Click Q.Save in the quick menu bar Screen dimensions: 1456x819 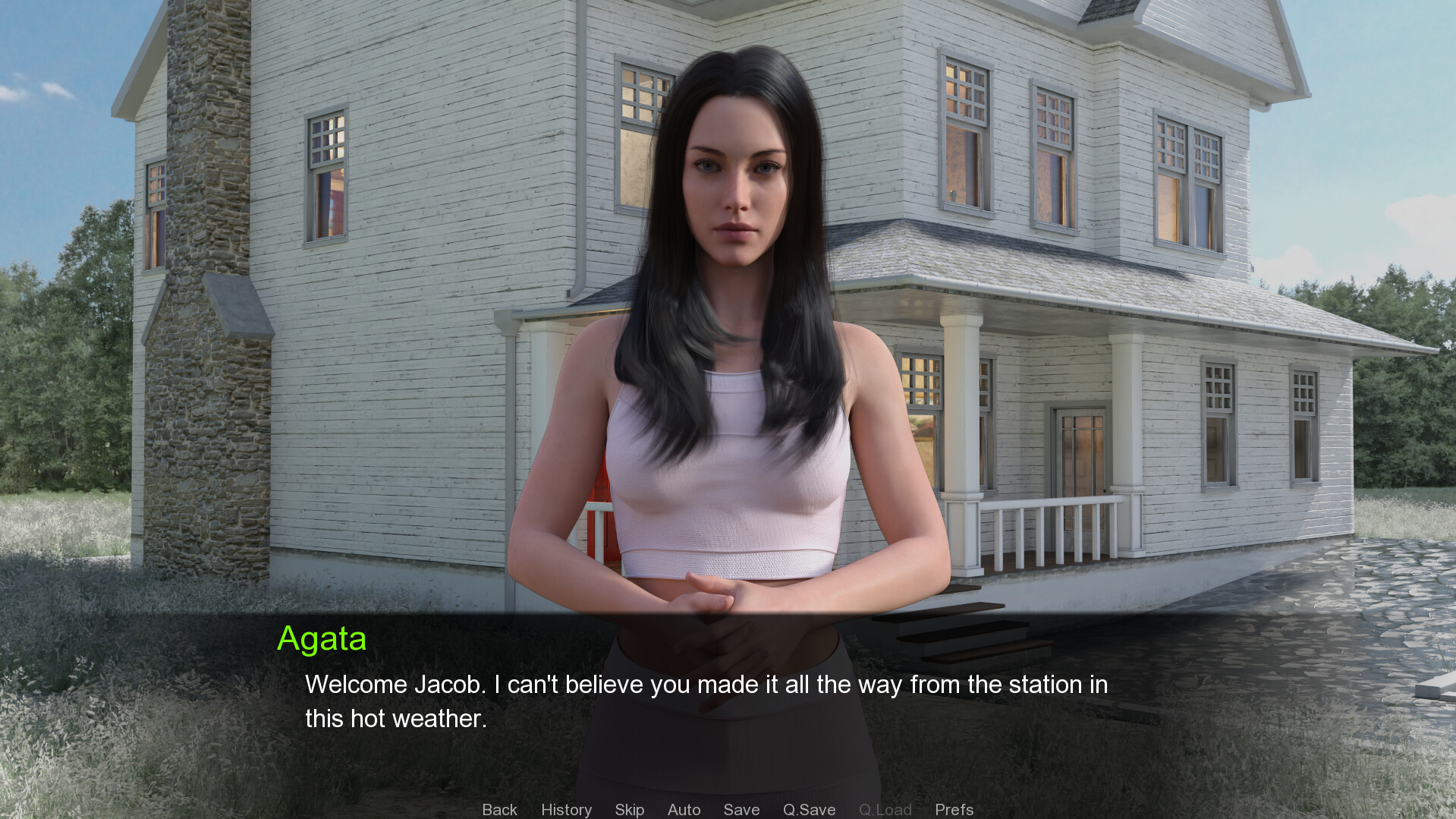click(809, 809)
